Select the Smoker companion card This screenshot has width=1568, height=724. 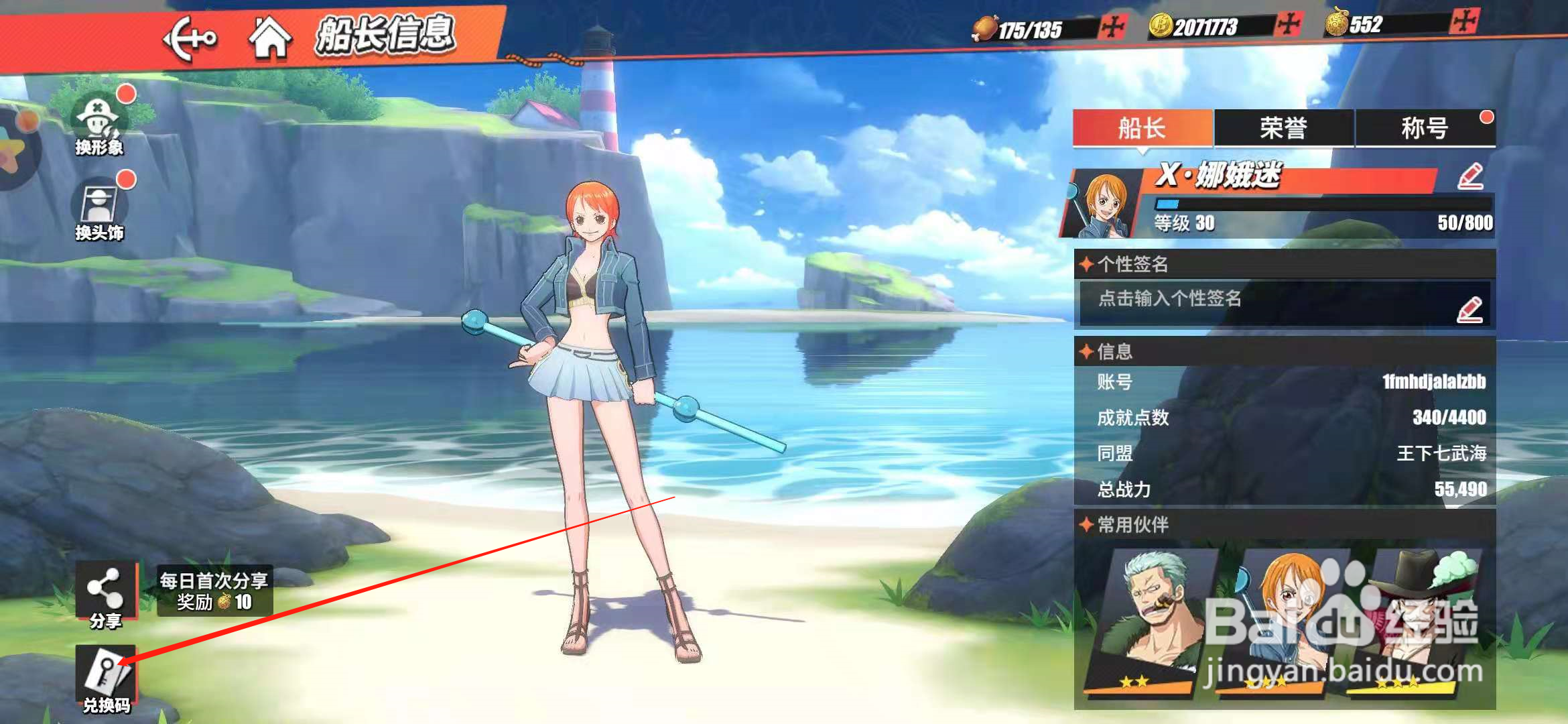pyautogui.click(x=1149, y=620)
